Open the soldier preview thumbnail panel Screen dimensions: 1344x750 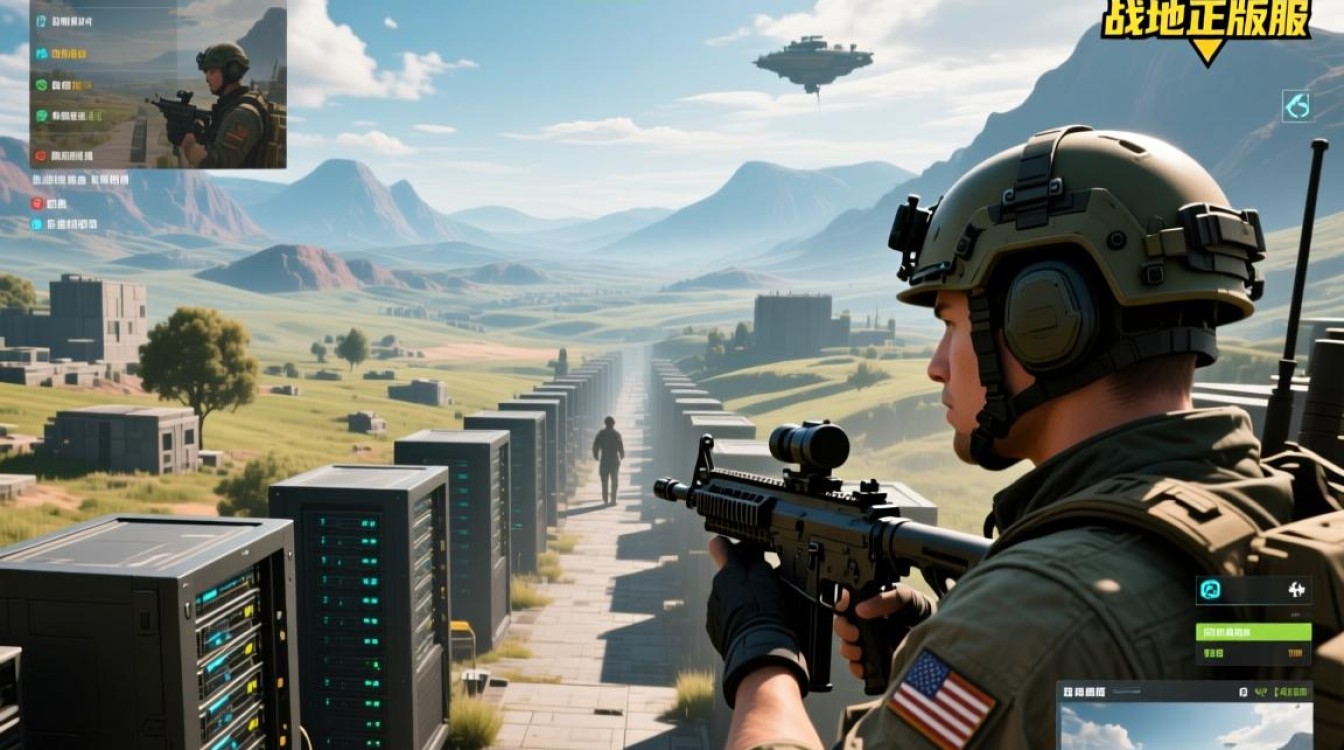(x=158, y=84)
